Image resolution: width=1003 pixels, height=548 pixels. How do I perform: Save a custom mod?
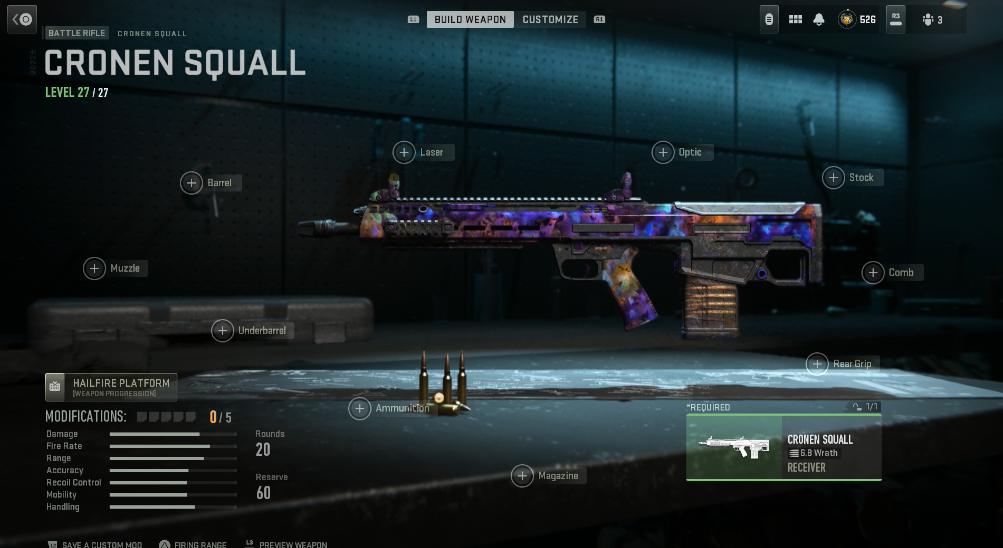pyautogui.click(x=95, y=544)
